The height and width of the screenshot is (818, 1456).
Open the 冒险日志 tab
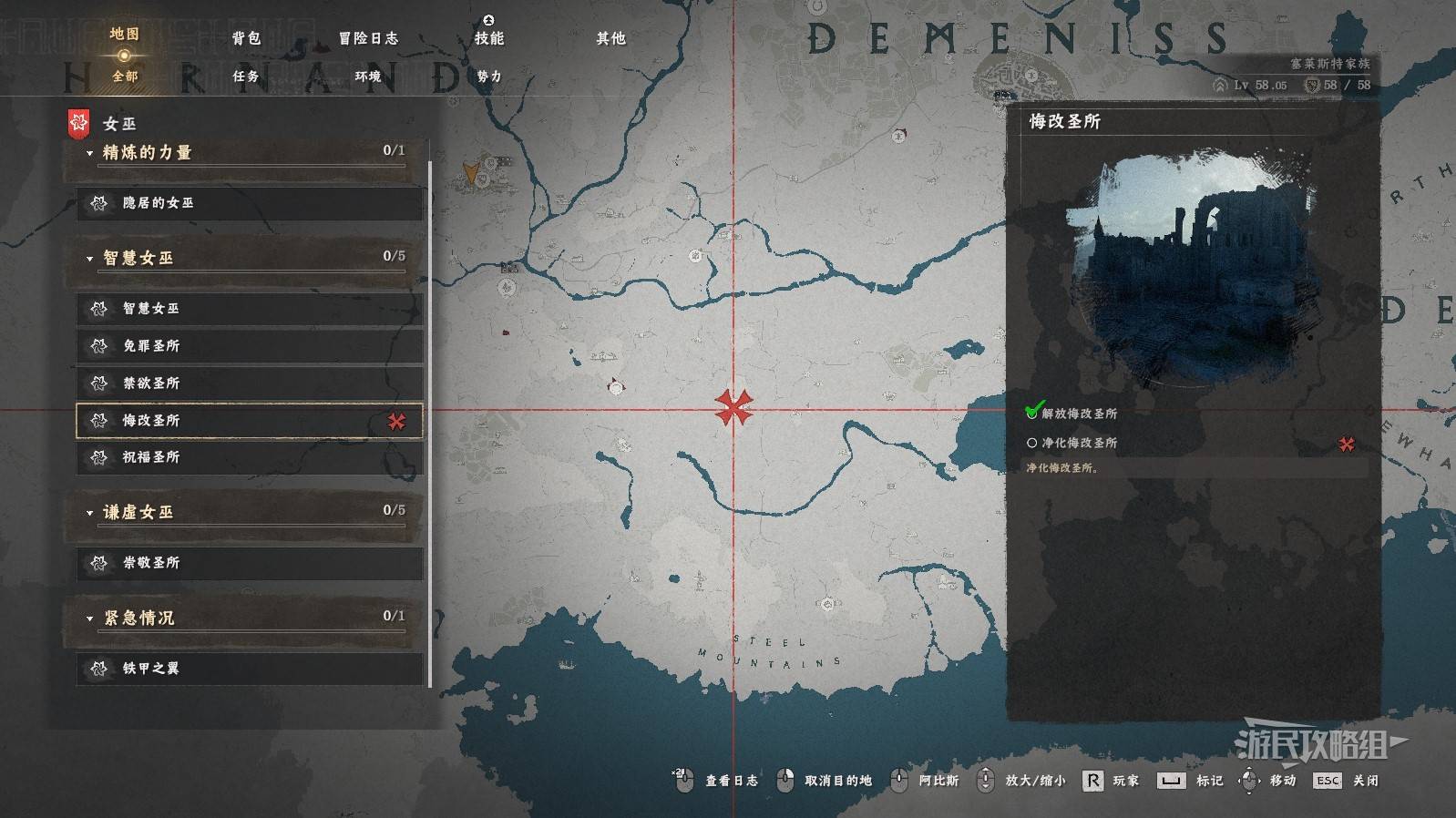point(368,38)
